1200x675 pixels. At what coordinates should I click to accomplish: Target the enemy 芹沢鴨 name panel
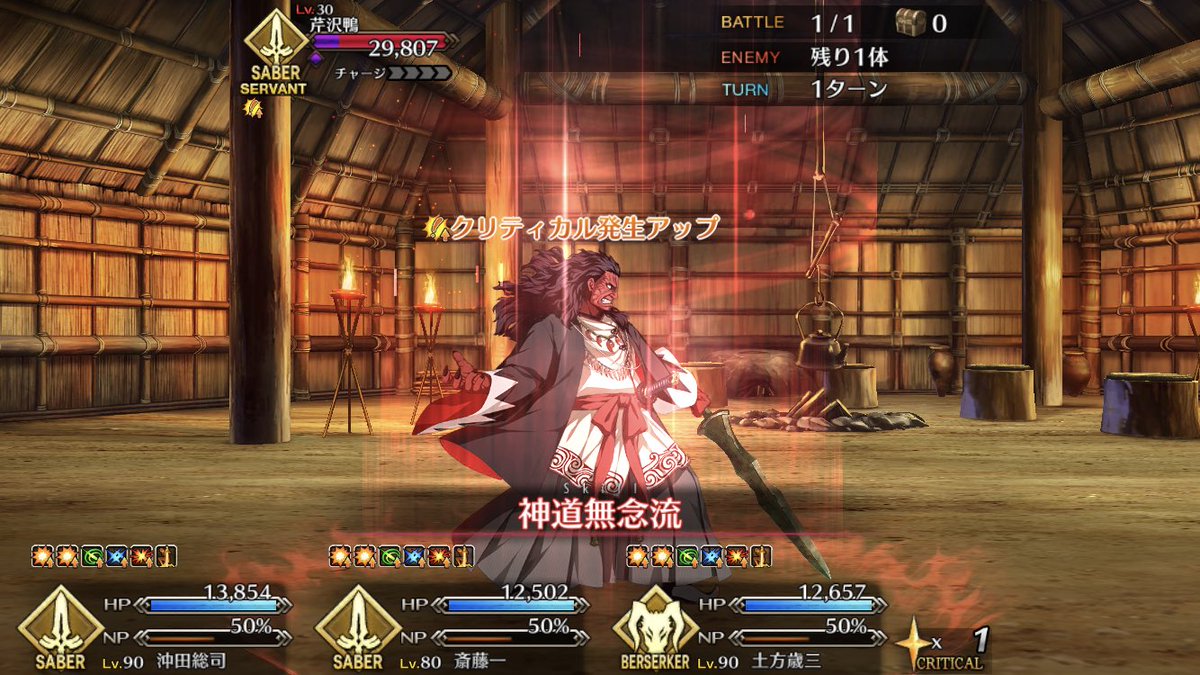coord(378,41)
